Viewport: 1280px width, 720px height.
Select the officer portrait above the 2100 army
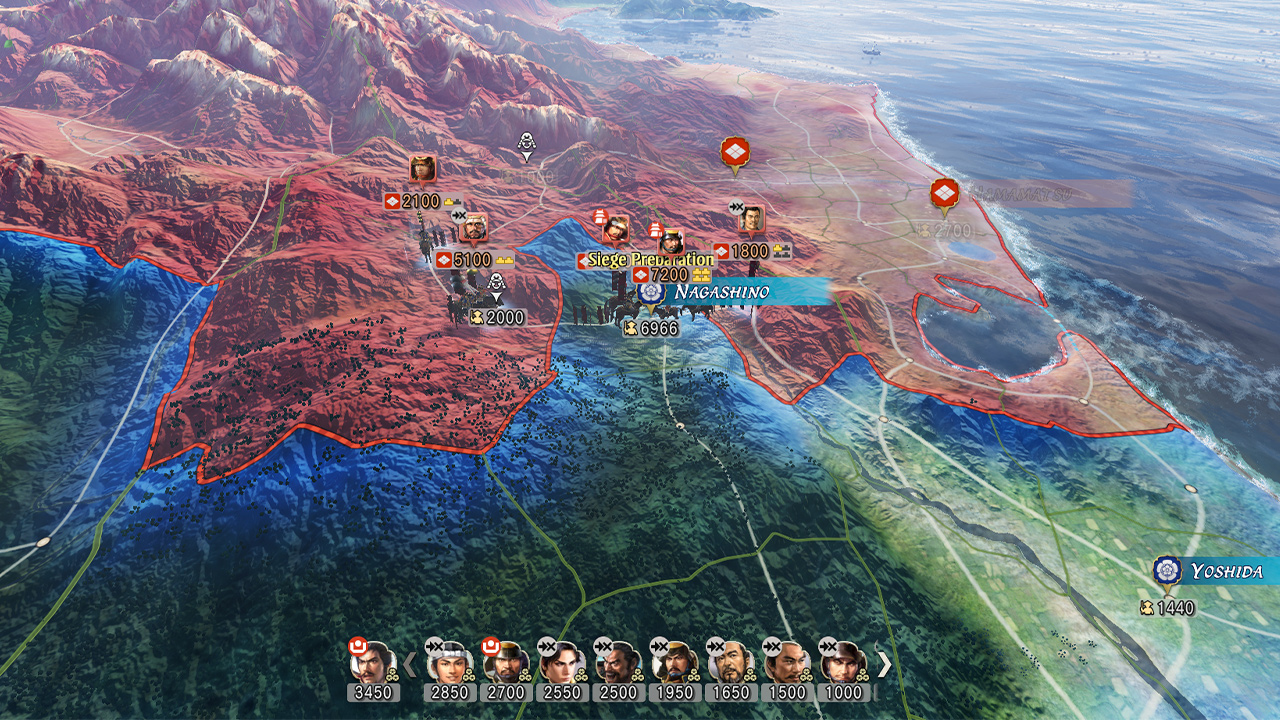point(421,168)
